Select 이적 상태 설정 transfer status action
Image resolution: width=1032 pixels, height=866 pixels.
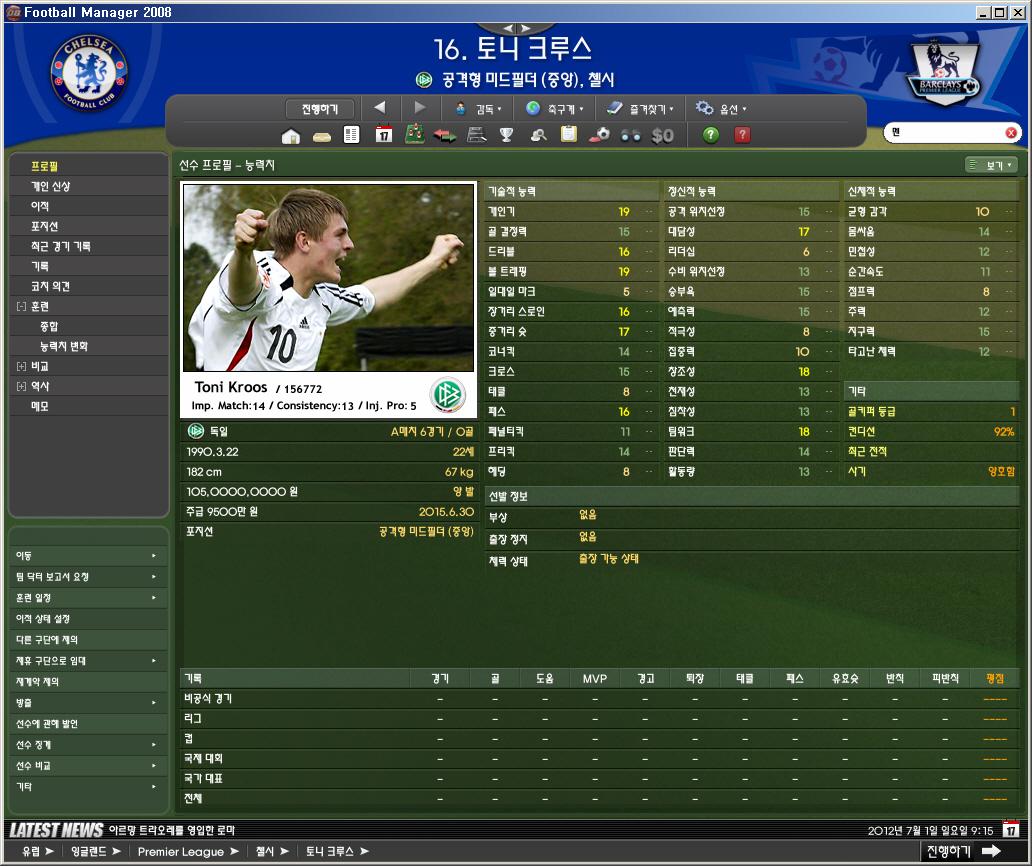(x=43, y=619)
